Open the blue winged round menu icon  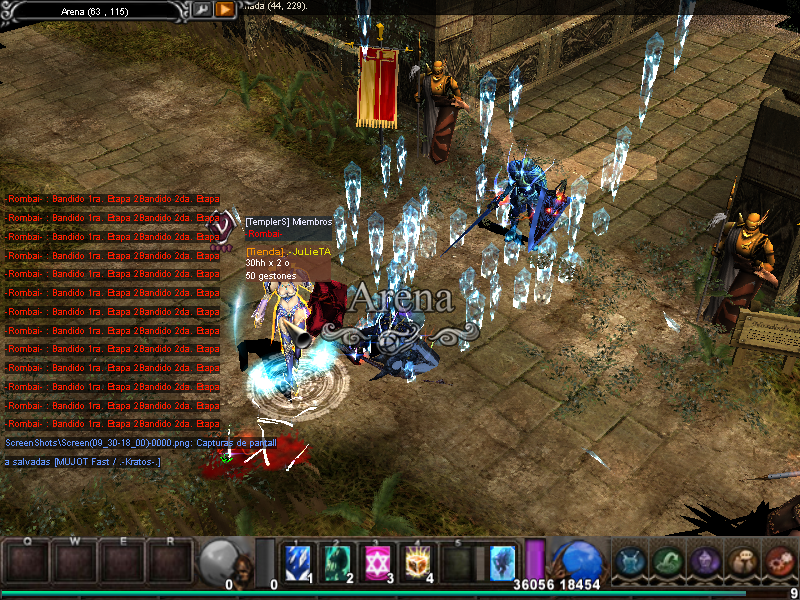coord(631,562)
